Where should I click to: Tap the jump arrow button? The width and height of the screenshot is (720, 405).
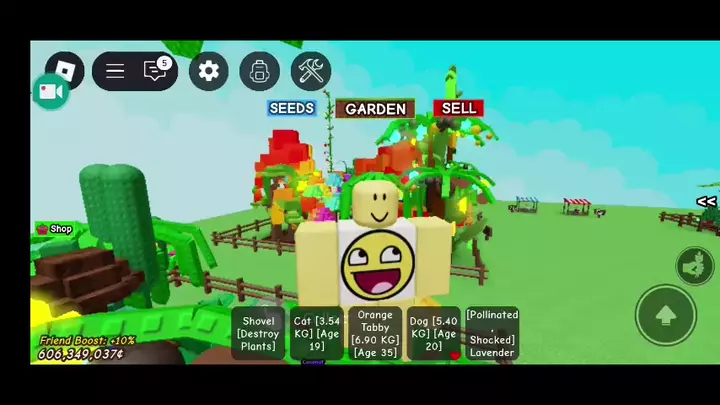(666, 315)
